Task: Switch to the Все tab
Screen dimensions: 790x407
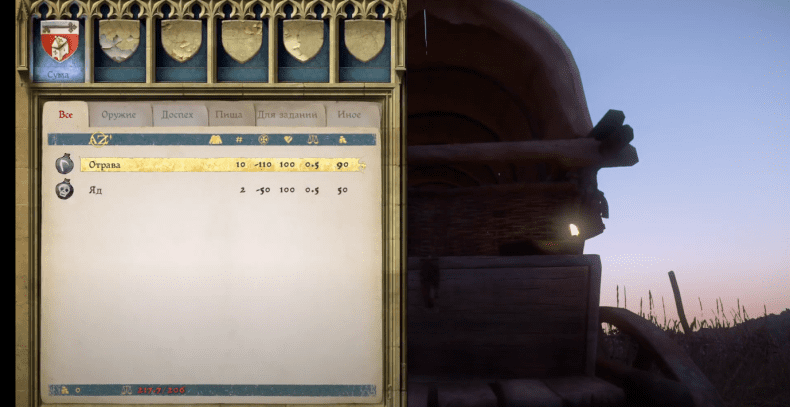Action: pos(66,115)
